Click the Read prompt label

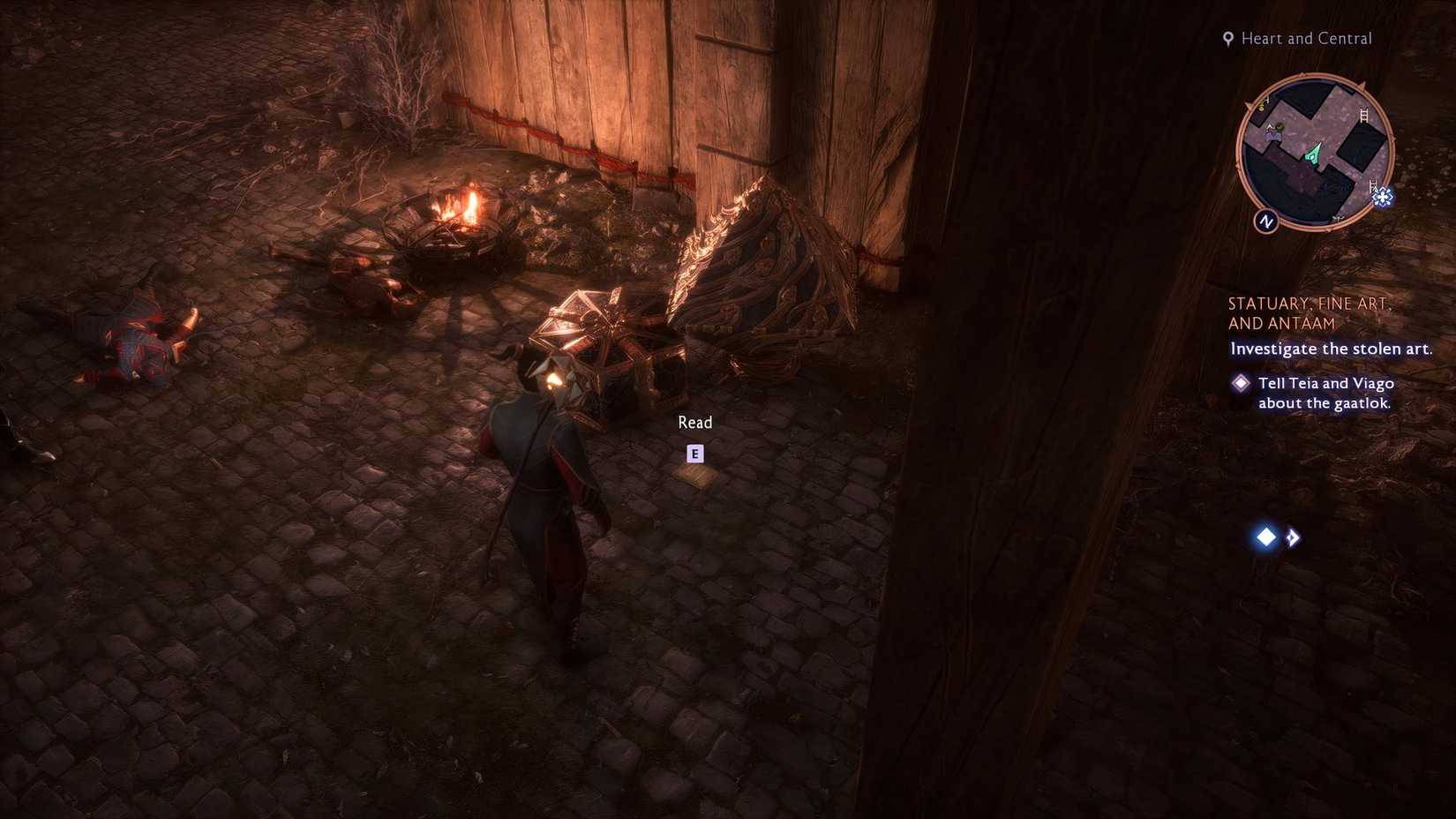click(x=695, y=422)
